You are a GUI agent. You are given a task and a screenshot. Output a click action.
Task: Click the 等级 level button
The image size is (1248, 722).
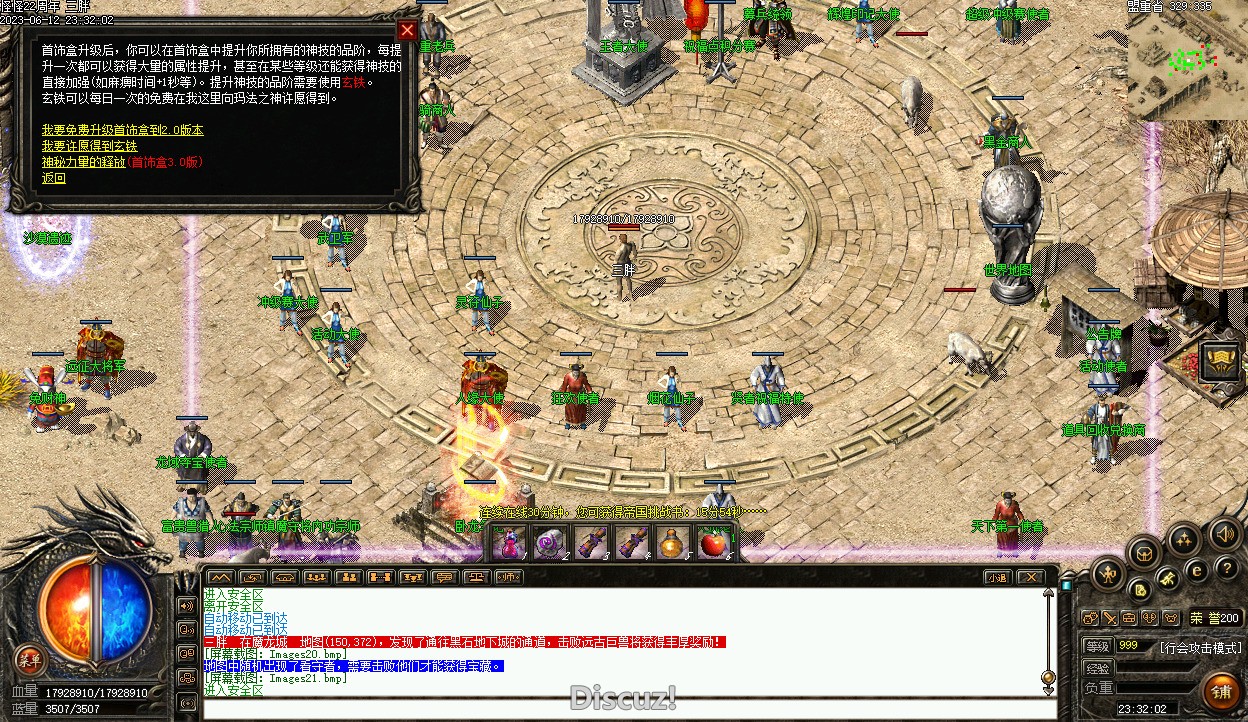[x=1097, y=646]
